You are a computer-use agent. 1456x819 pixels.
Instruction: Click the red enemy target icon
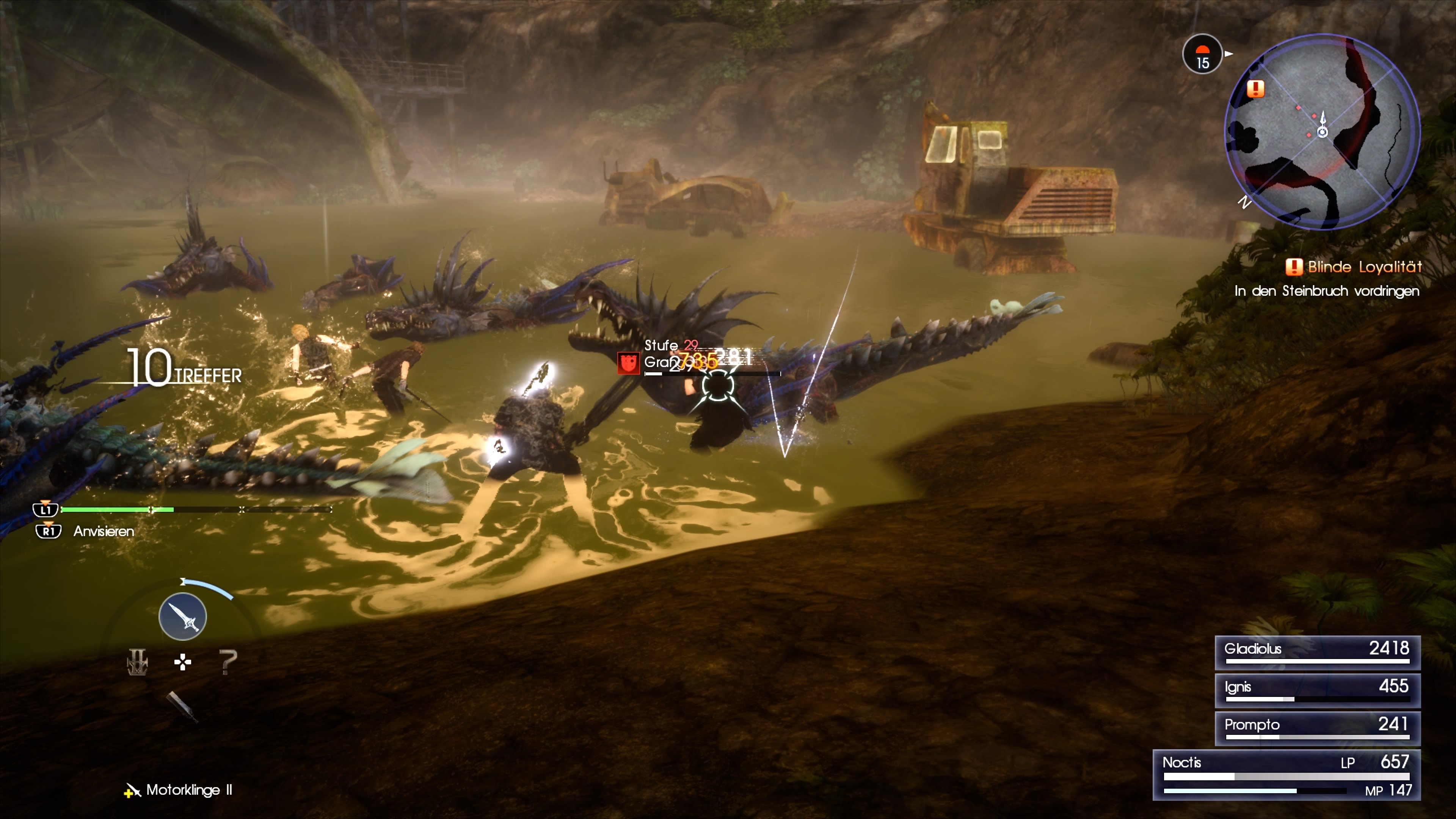pyautogui.click(x=628, y=363)
